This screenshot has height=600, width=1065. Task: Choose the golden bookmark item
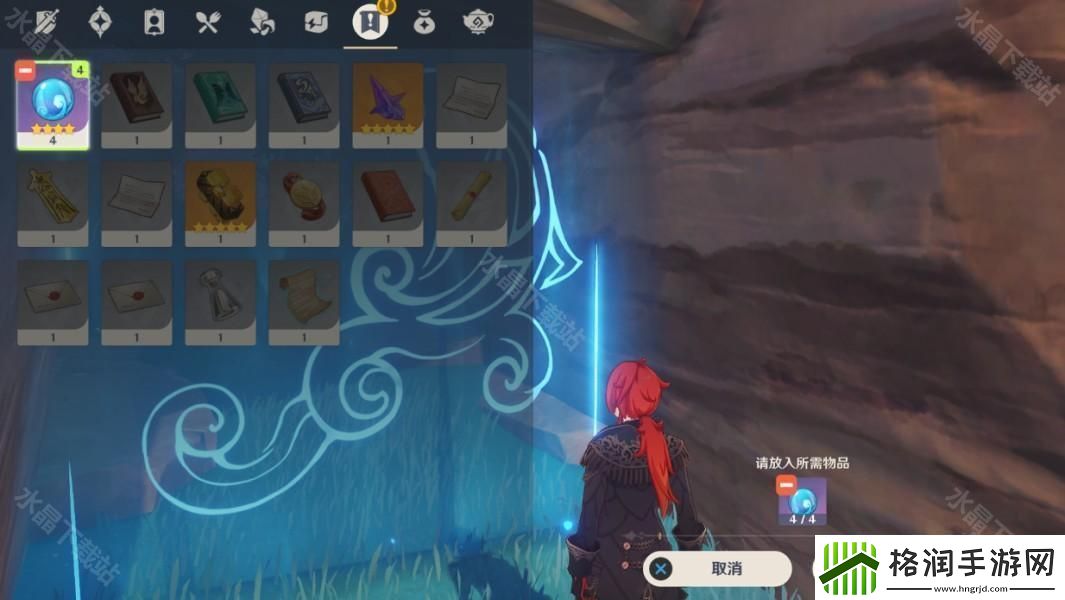(x=53, y=199)
